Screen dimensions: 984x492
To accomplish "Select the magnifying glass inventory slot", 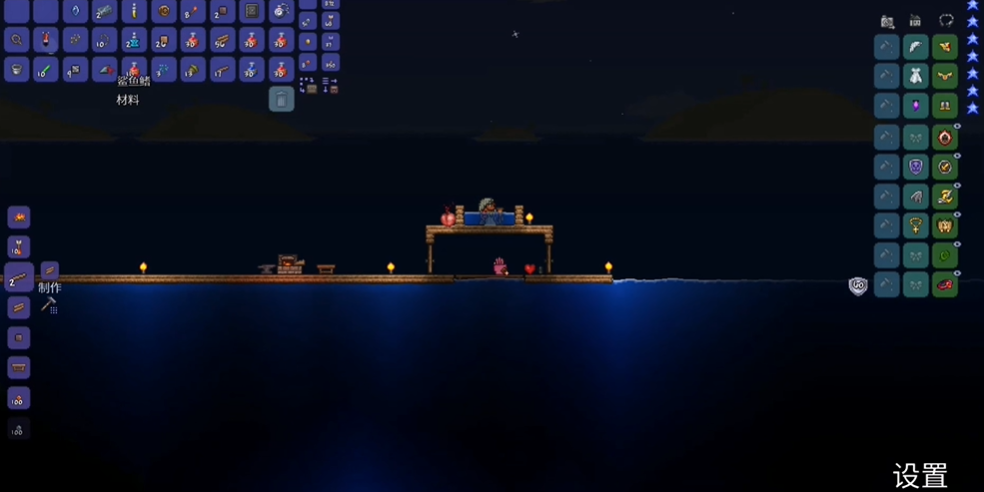I will click(17, 40).
